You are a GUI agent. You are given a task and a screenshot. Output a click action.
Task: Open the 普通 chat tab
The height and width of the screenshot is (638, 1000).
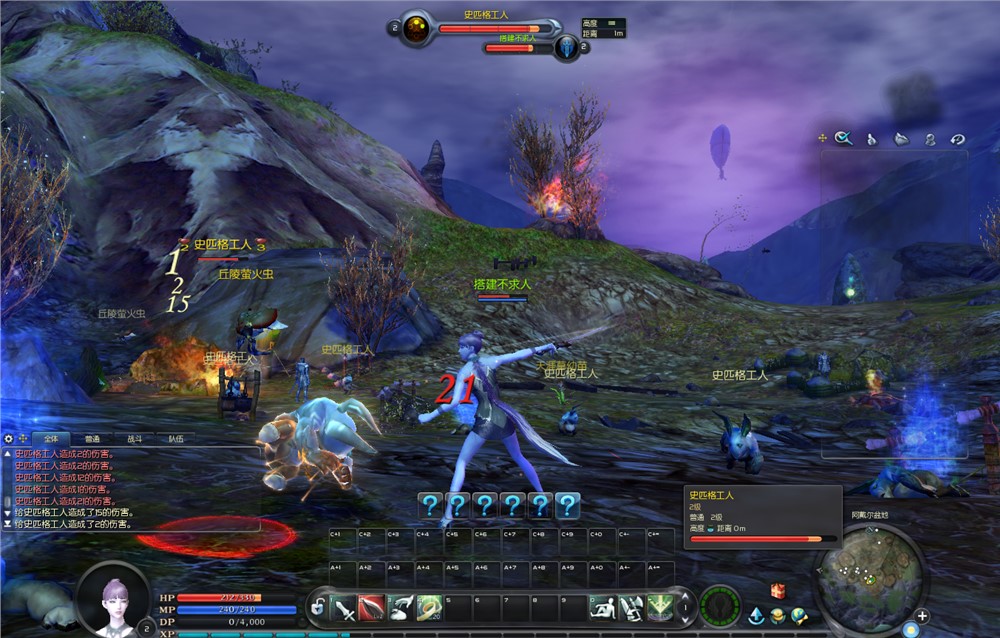click(92, 438)
